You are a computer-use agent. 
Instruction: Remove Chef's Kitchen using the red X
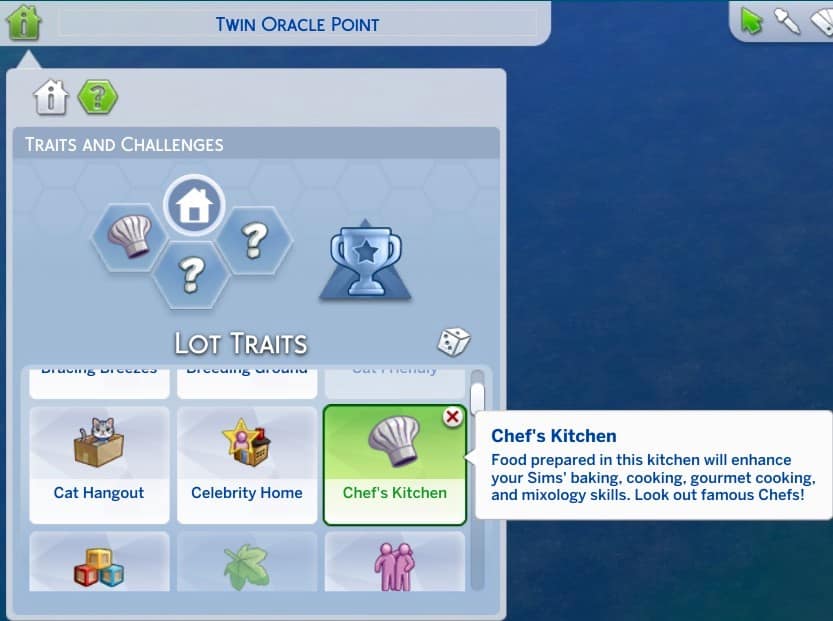point(453,417)
